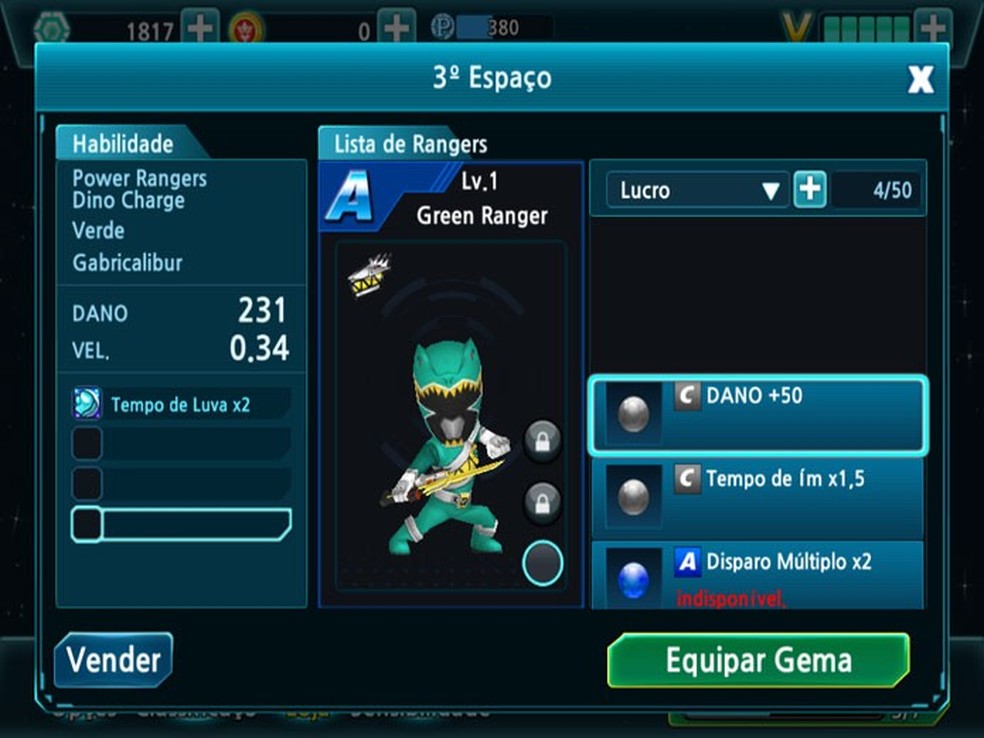Select the open round gem slot on ranger
Image resolution: width=984 pixels, height=738 pixels.
click(x=542, y=563)
